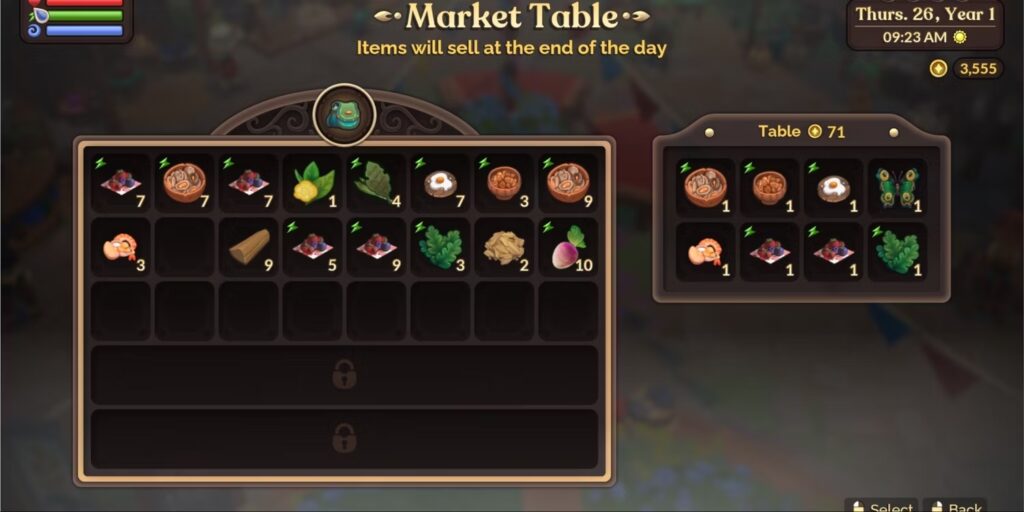Pick the dark leaf stack of 4
The height and width of the screenshot is (512, 1024).
point(376,183)
